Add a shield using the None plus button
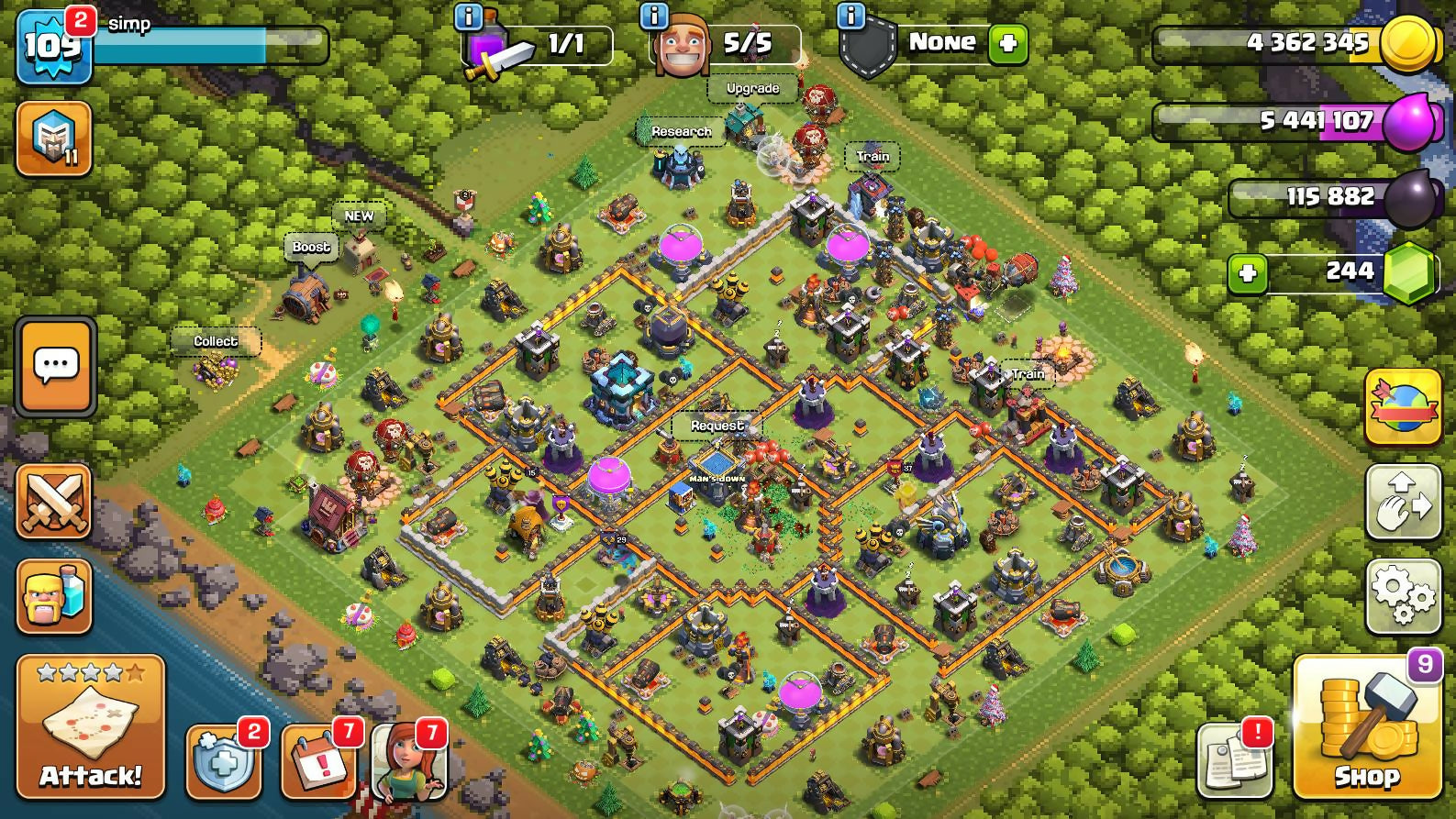The image size is (1456, 819). pyautogui.click(x=1007, y=44)
